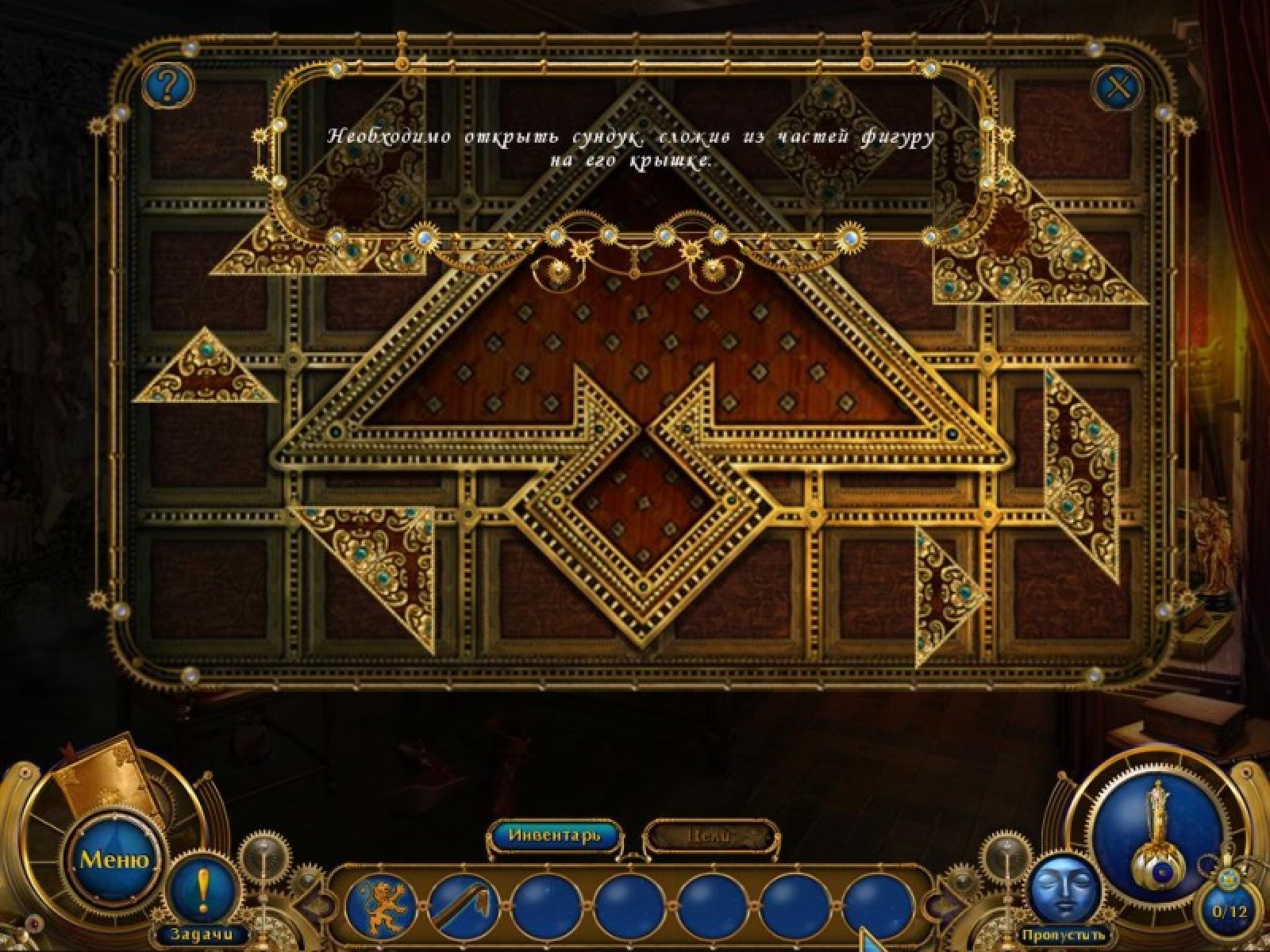This screenshot has width=1270, height=952.
Task: Switch to the Инвентарь tab
Action: click(x=554, y=835)
